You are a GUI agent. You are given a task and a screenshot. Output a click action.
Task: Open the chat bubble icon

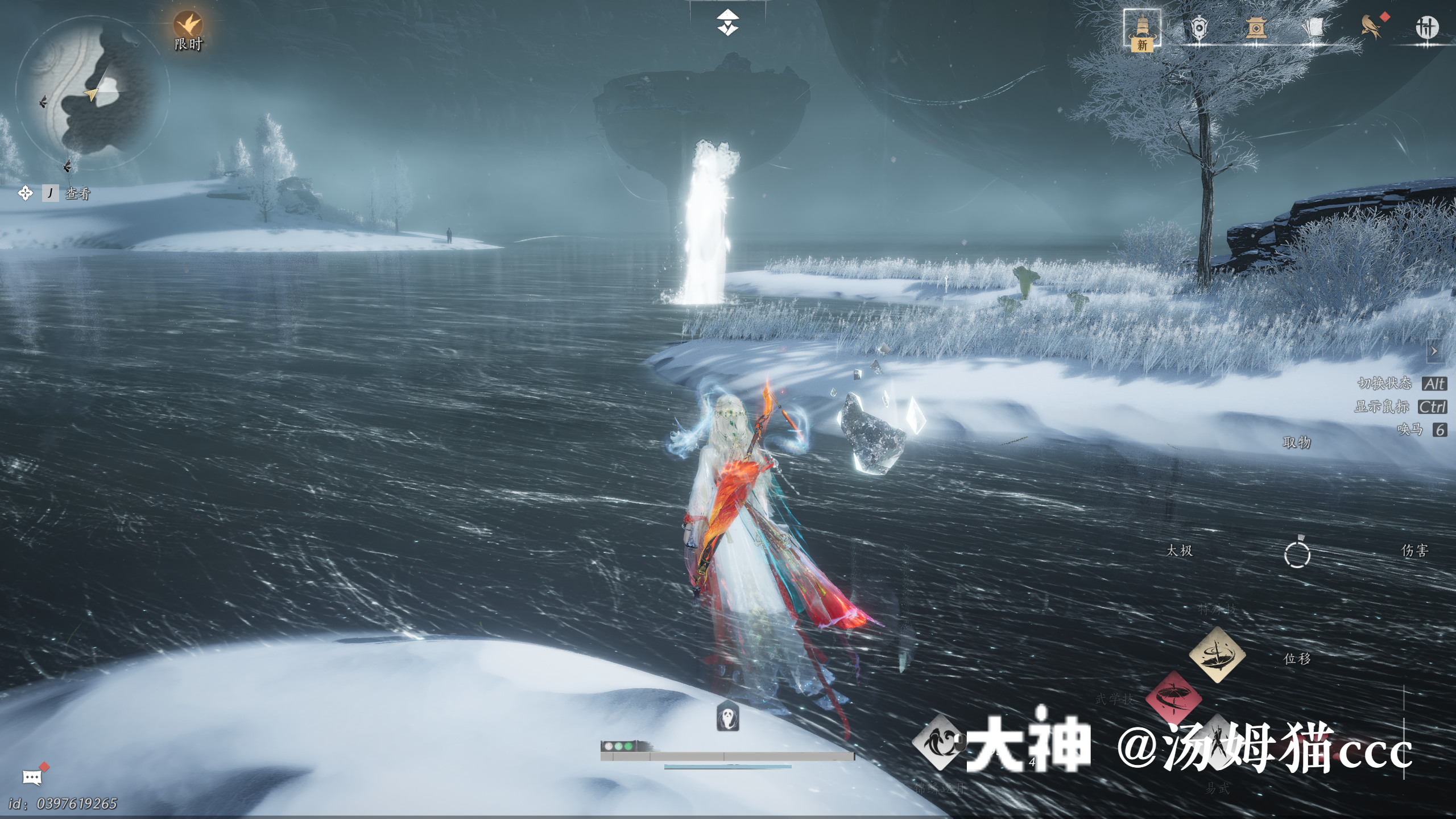point(32,777)
